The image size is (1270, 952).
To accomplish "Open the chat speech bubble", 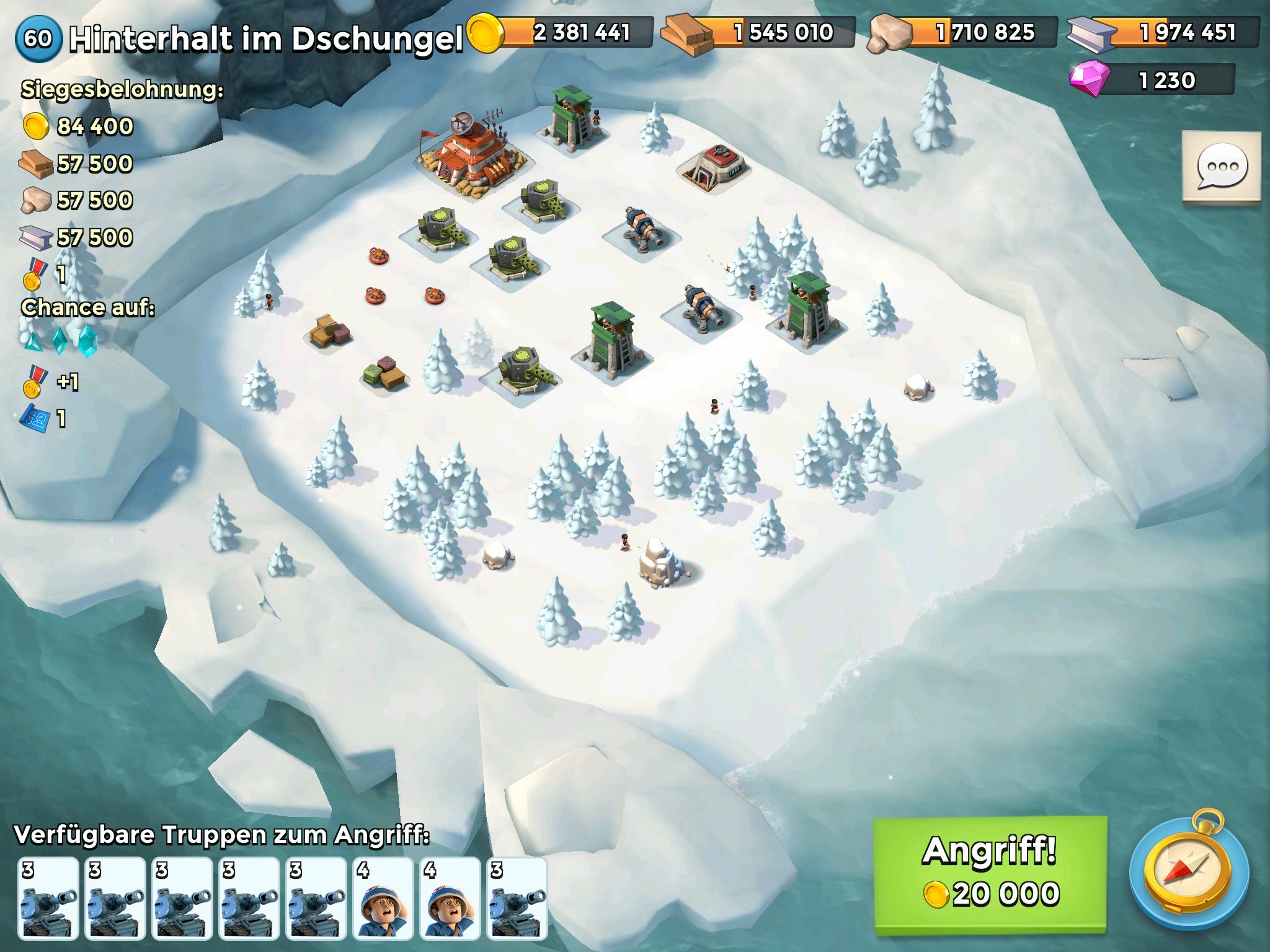I will pyautogui.click(x=1221, y=167).
